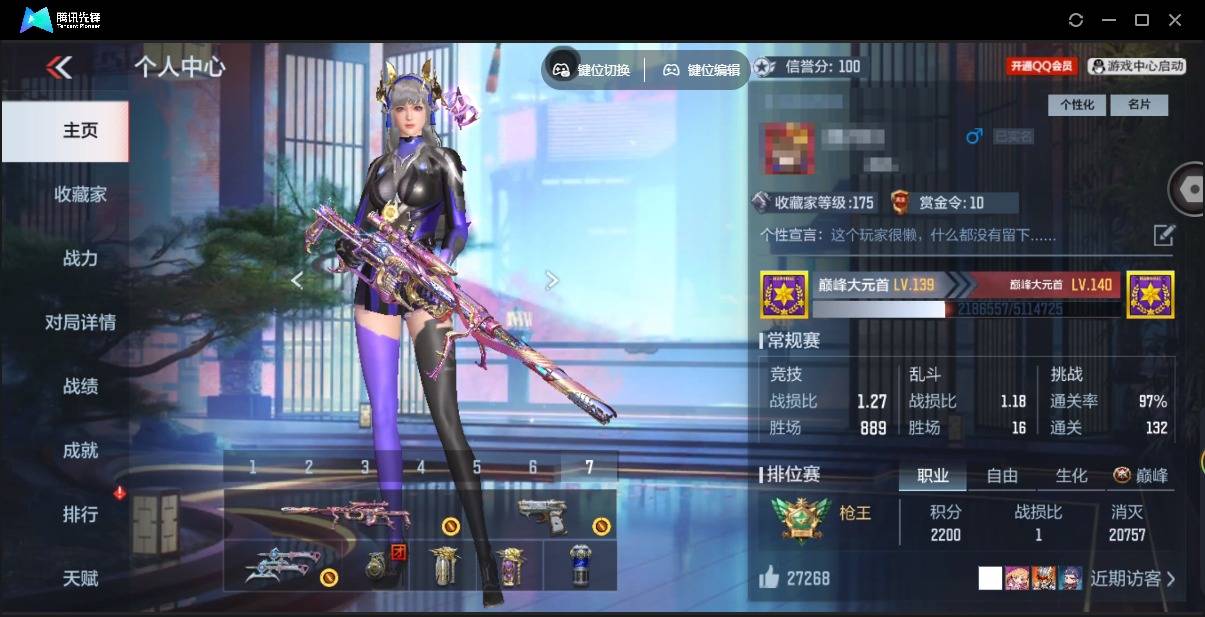Open the 收藏家 menu entry
The image size is (1205, 617).
pos(80,194)
